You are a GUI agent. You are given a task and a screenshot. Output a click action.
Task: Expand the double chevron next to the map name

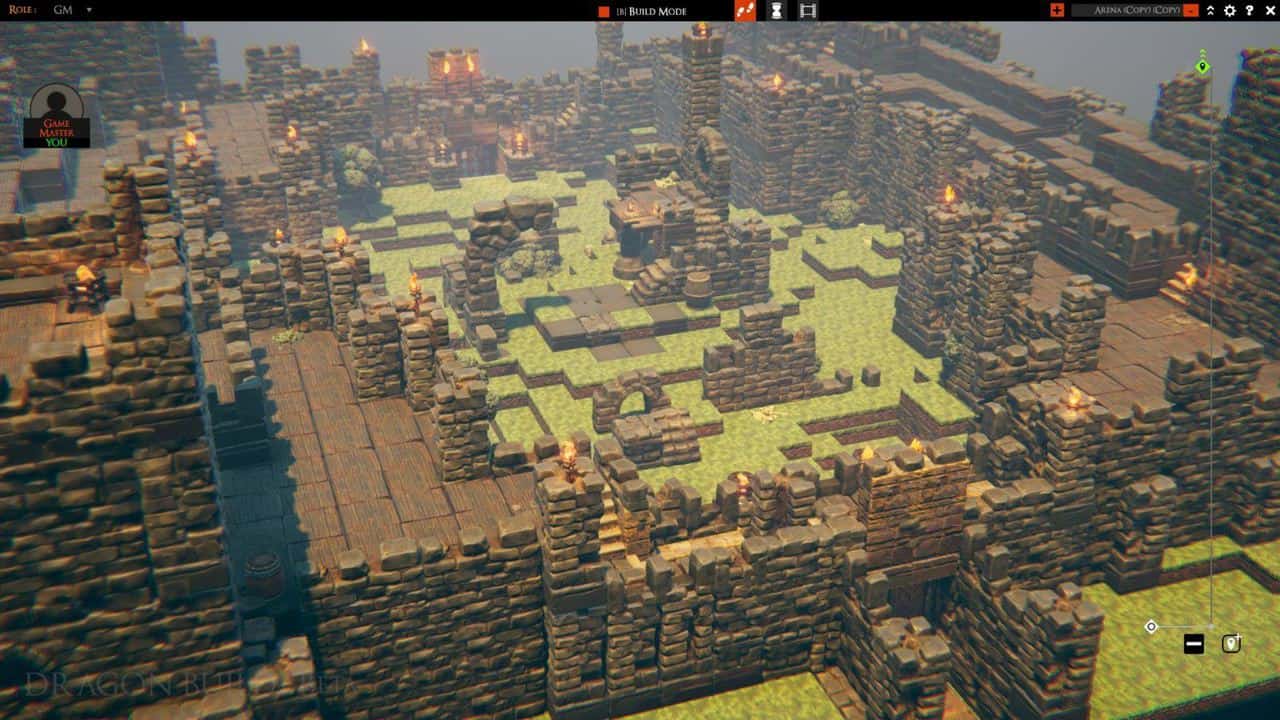click(1211, 11)
